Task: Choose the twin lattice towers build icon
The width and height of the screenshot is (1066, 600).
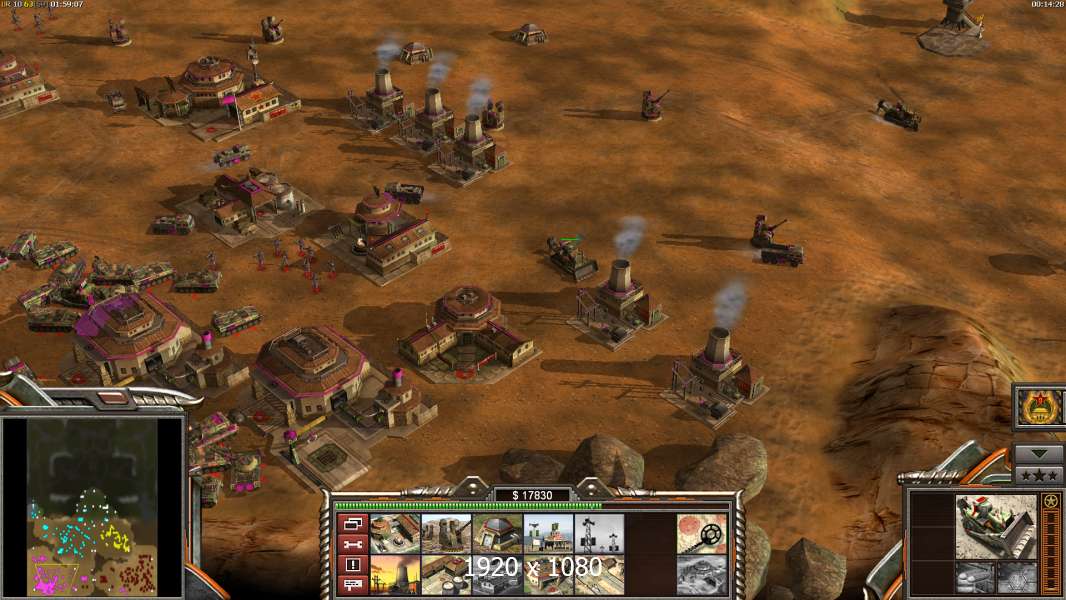Action: coord(599,533)
